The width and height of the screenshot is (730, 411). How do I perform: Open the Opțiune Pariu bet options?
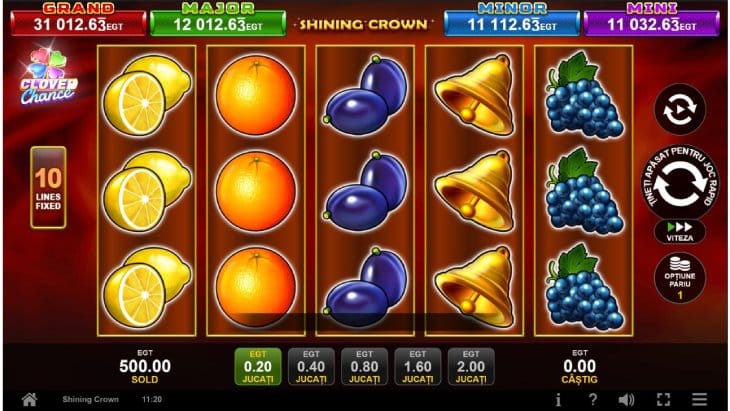click(679, 278)
